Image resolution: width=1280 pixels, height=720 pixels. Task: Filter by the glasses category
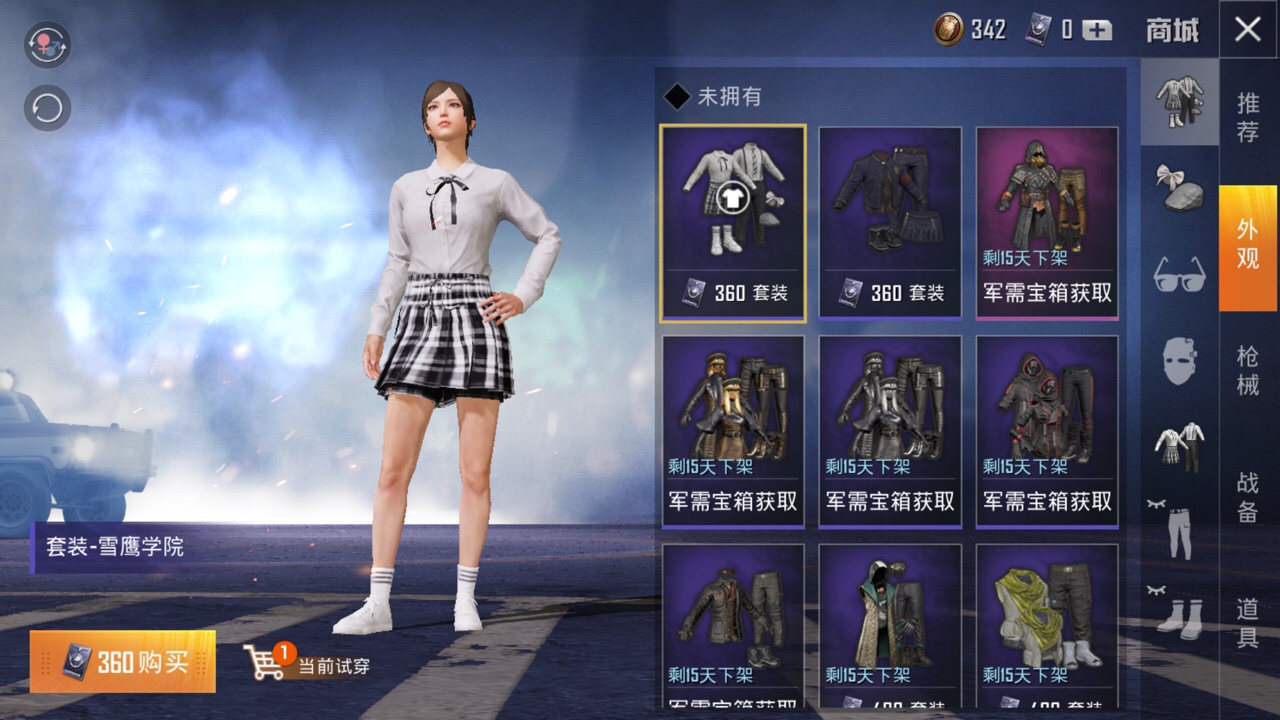1180,273
